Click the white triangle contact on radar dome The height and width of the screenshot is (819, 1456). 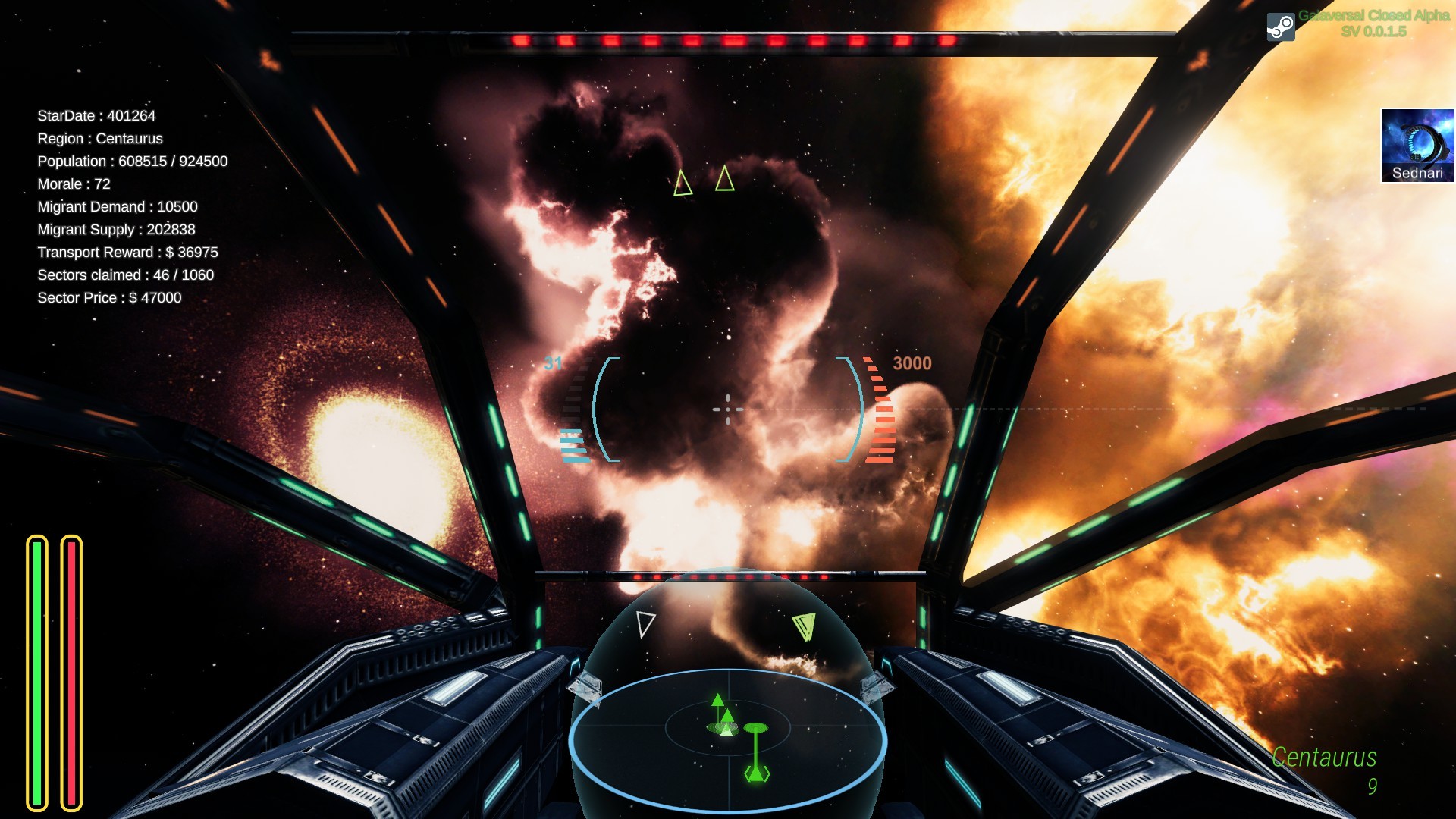click(645, 625)
